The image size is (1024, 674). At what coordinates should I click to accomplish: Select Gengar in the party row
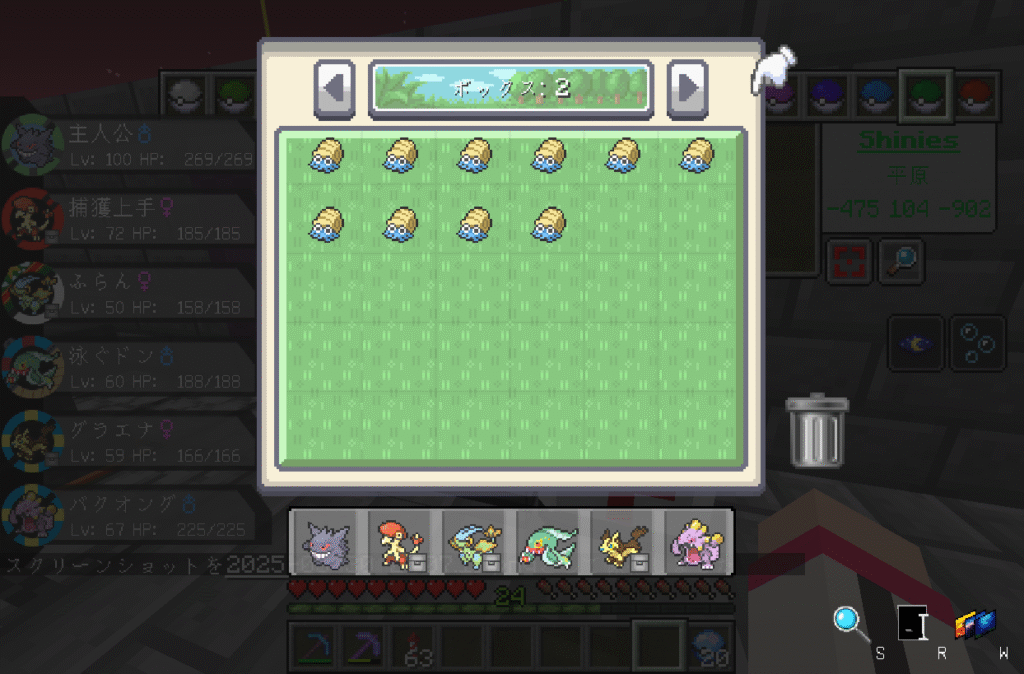tap(327, 541)
